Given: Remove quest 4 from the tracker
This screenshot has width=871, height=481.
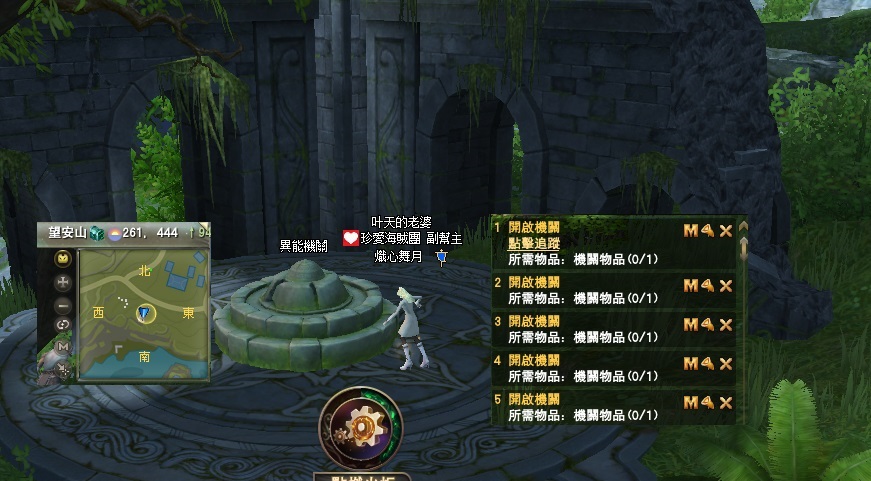Looking at the screenshot, I should coord(726,364).
